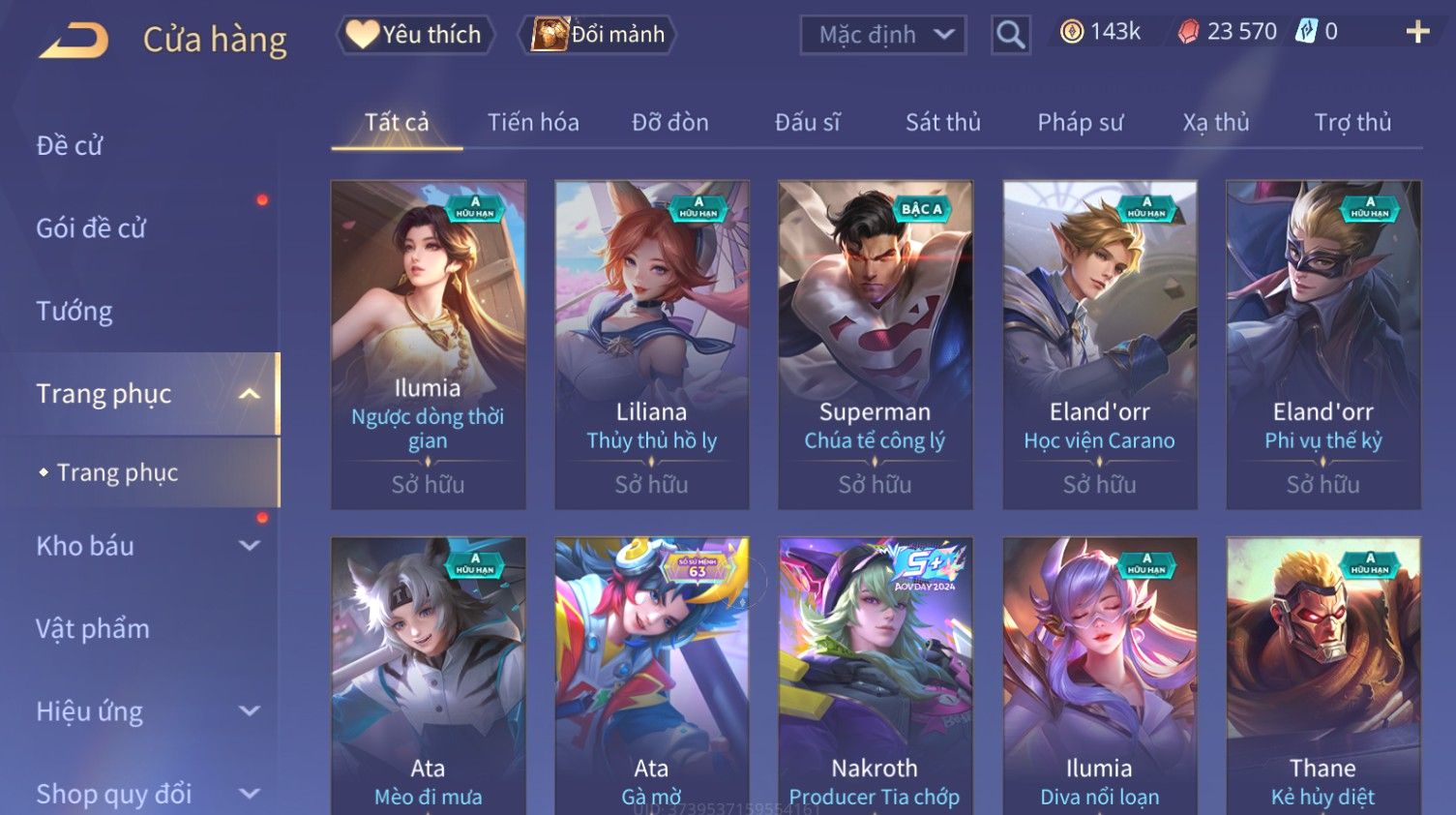Screen dimensions: 1456x815
Task: Click the magnifying glass search button
Action: (1010, 36)
